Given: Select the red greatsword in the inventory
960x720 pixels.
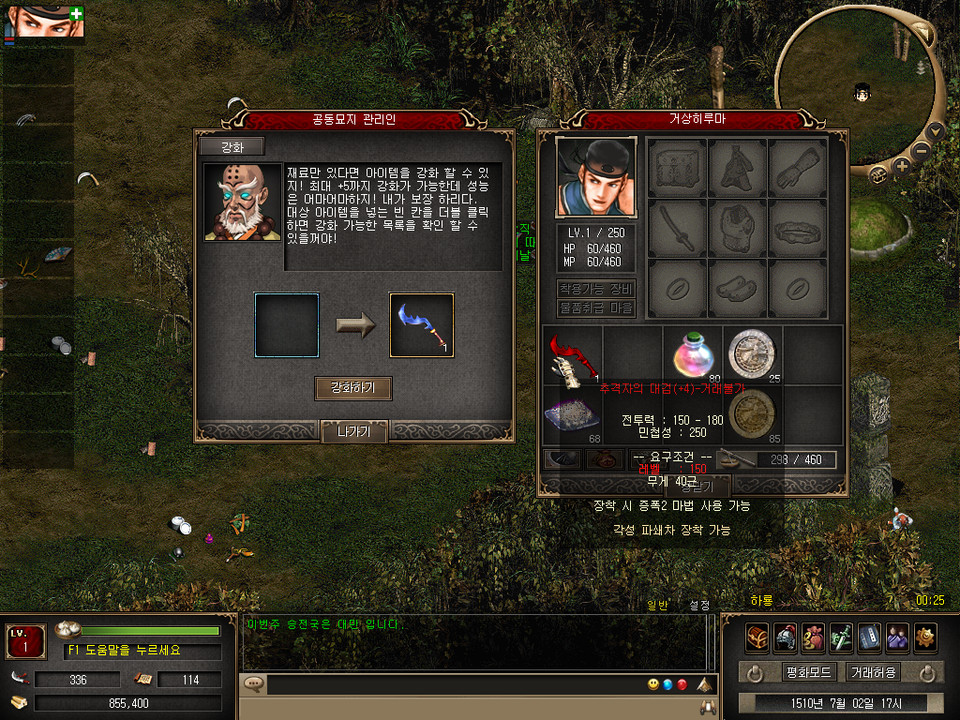Looking at the screenshot, I should 572,355.
